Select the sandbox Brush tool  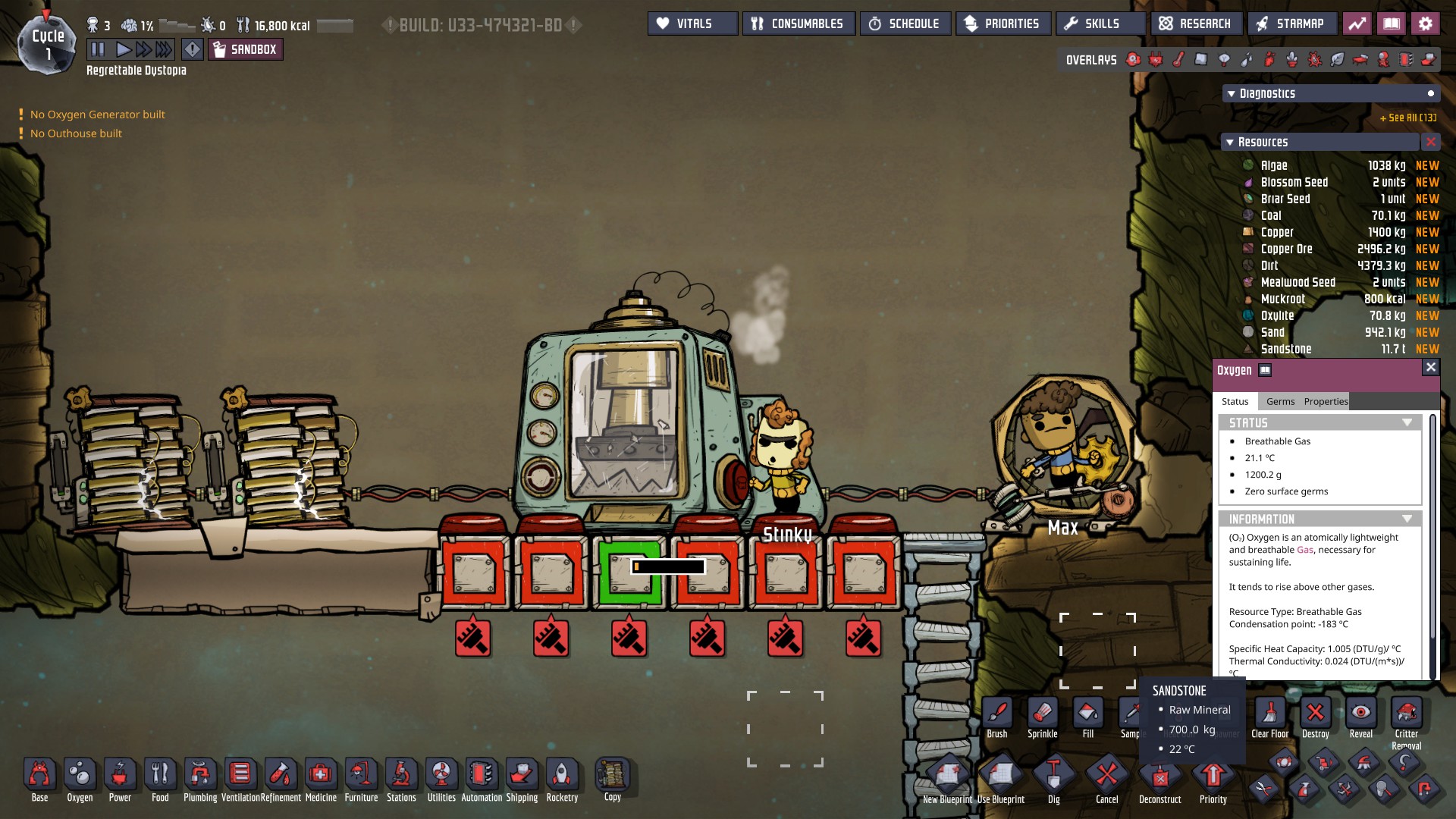[x=997, y=717]
